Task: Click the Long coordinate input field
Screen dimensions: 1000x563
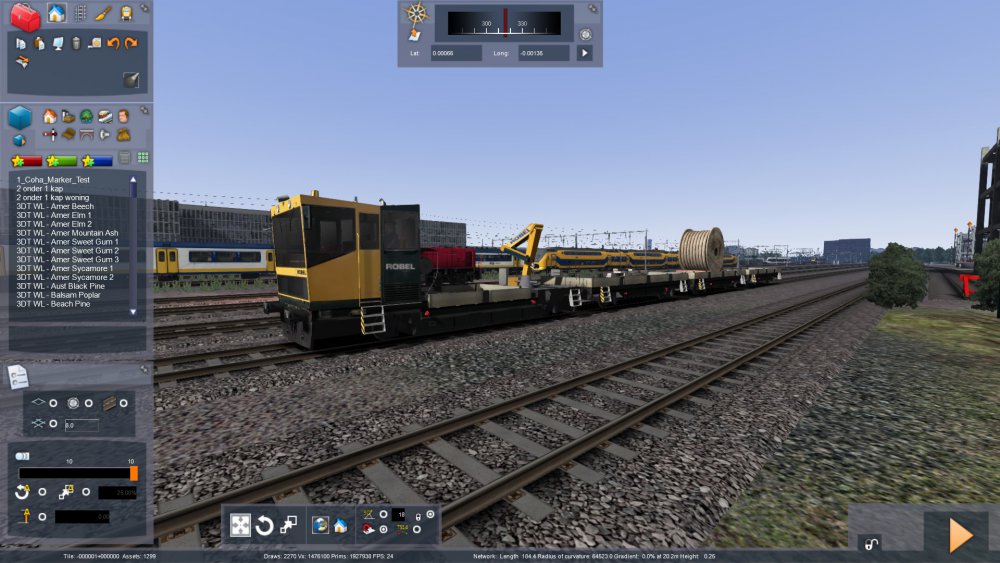Action: coord(543,52)
